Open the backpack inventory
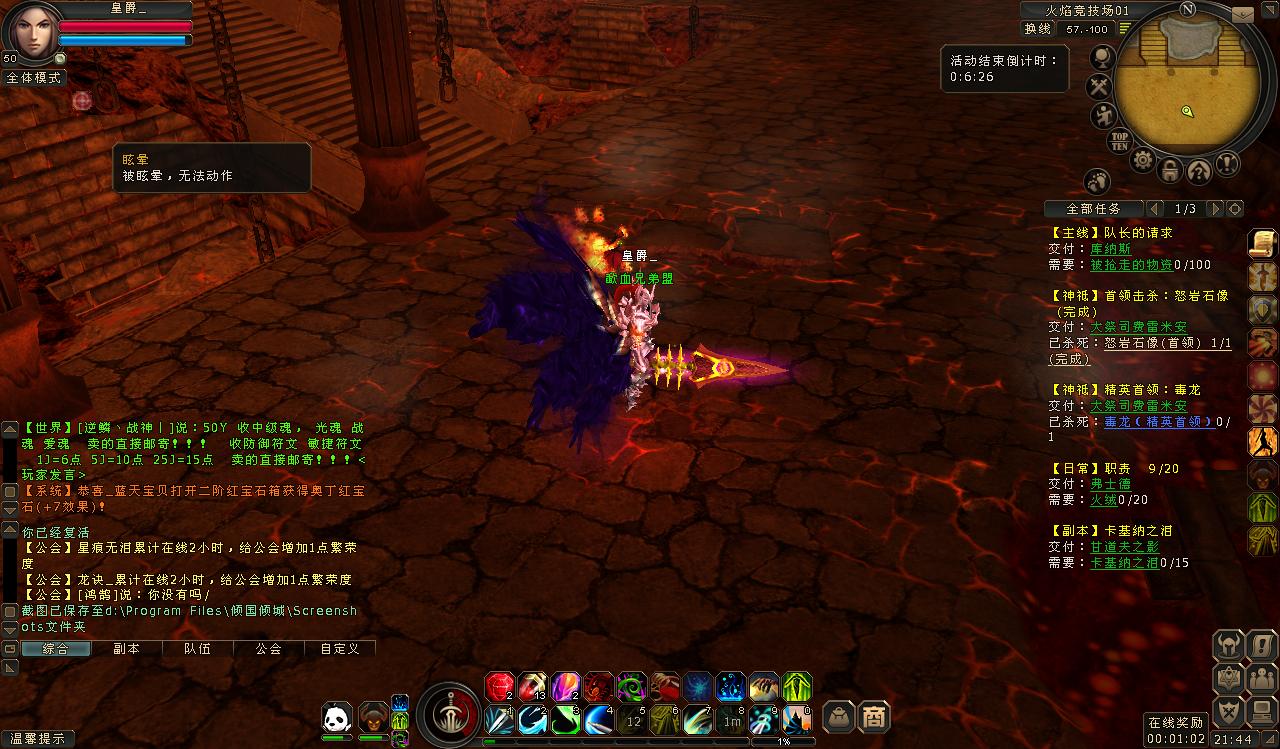This screenshot has width=1280, height=749. [838, 716]
